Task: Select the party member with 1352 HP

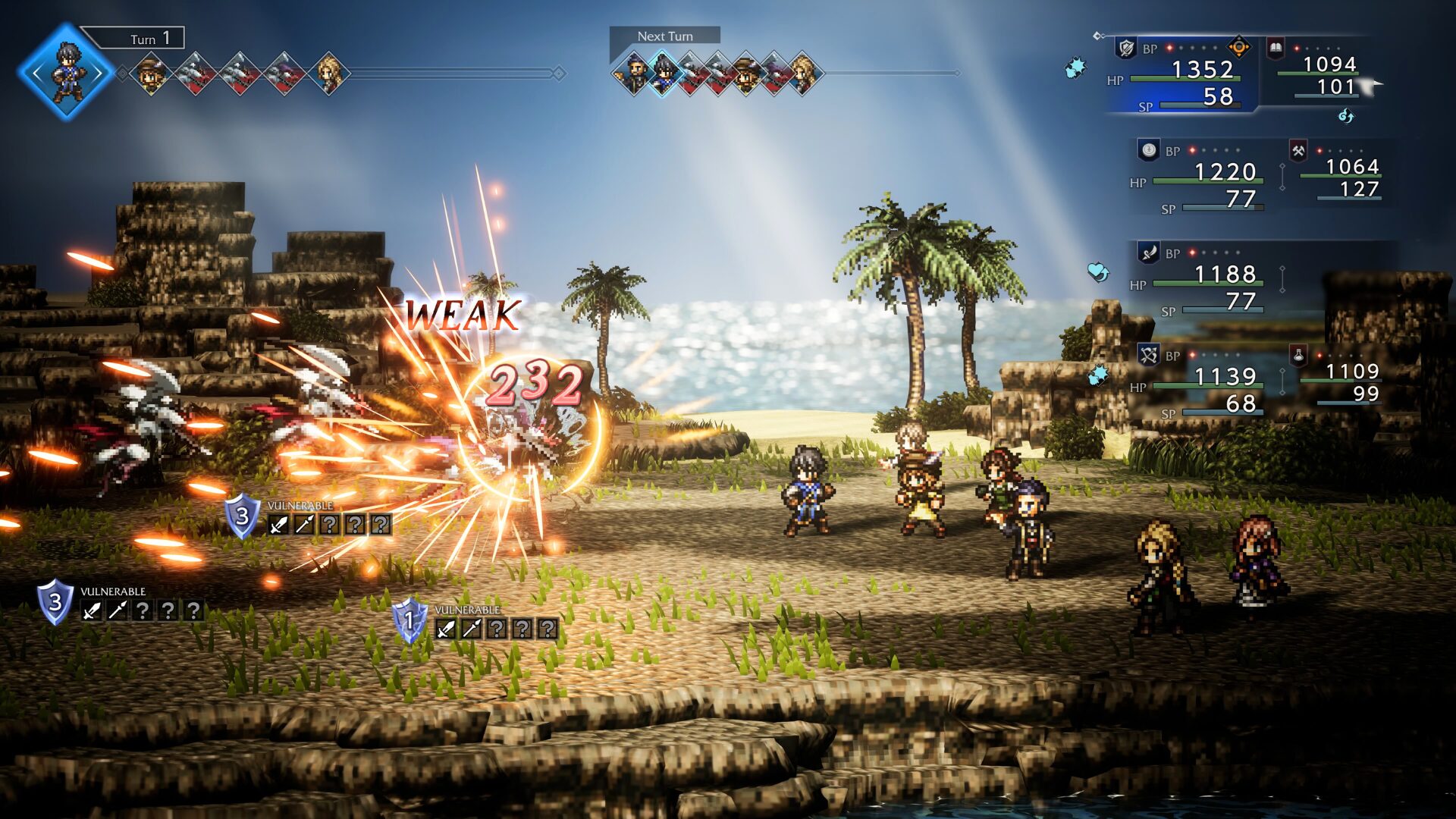Action: coord(1203,70)
